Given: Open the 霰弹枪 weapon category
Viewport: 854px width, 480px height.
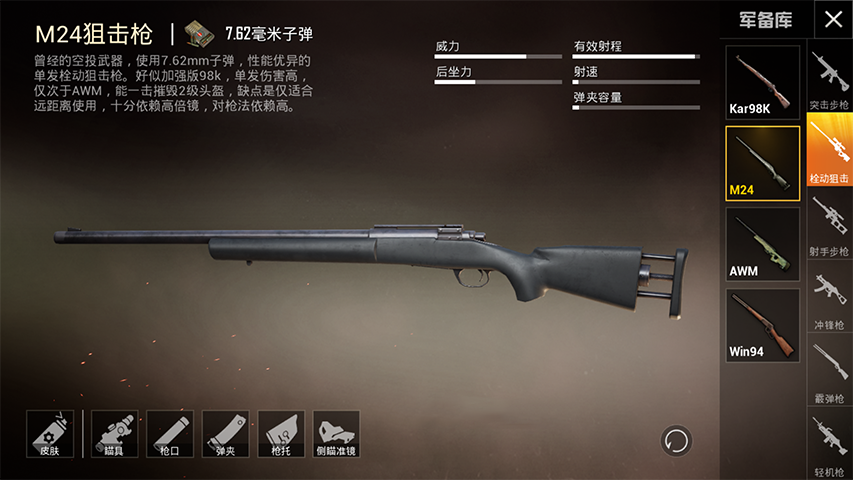Looking at the screenshot, I should pos(829,371).
